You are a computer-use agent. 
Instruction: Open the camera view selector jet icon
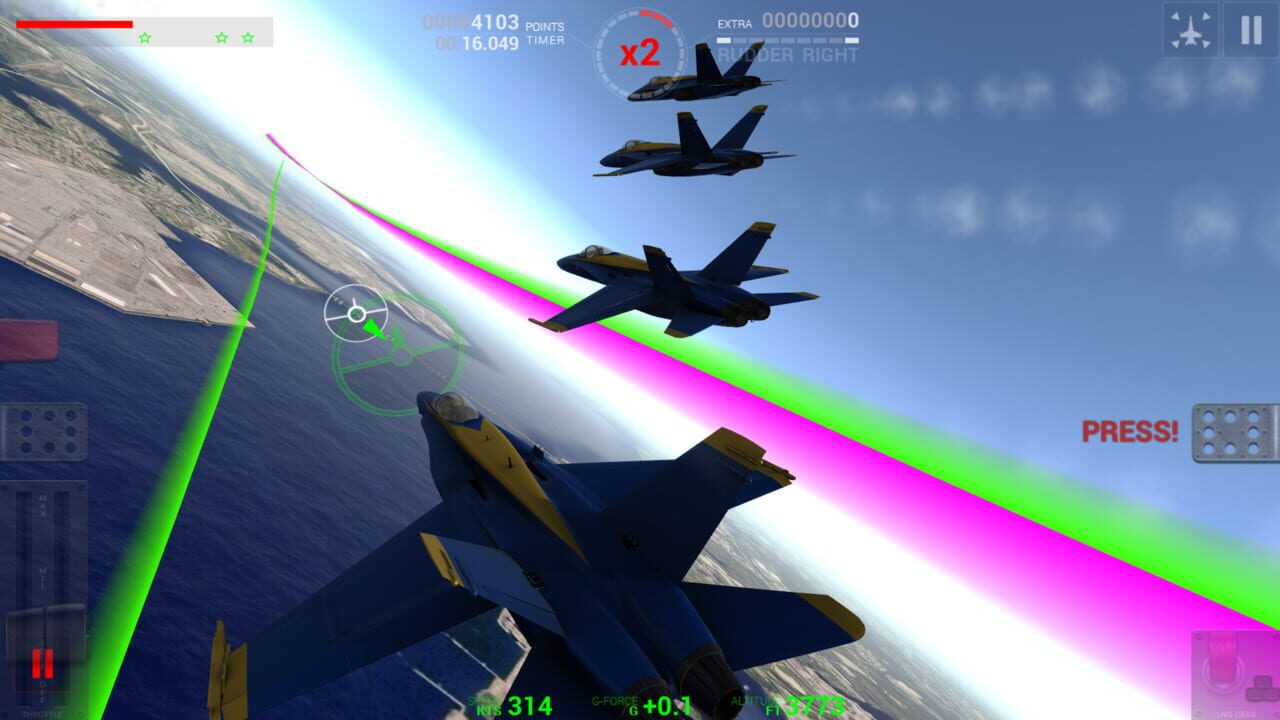click(x=1190, y=29)
